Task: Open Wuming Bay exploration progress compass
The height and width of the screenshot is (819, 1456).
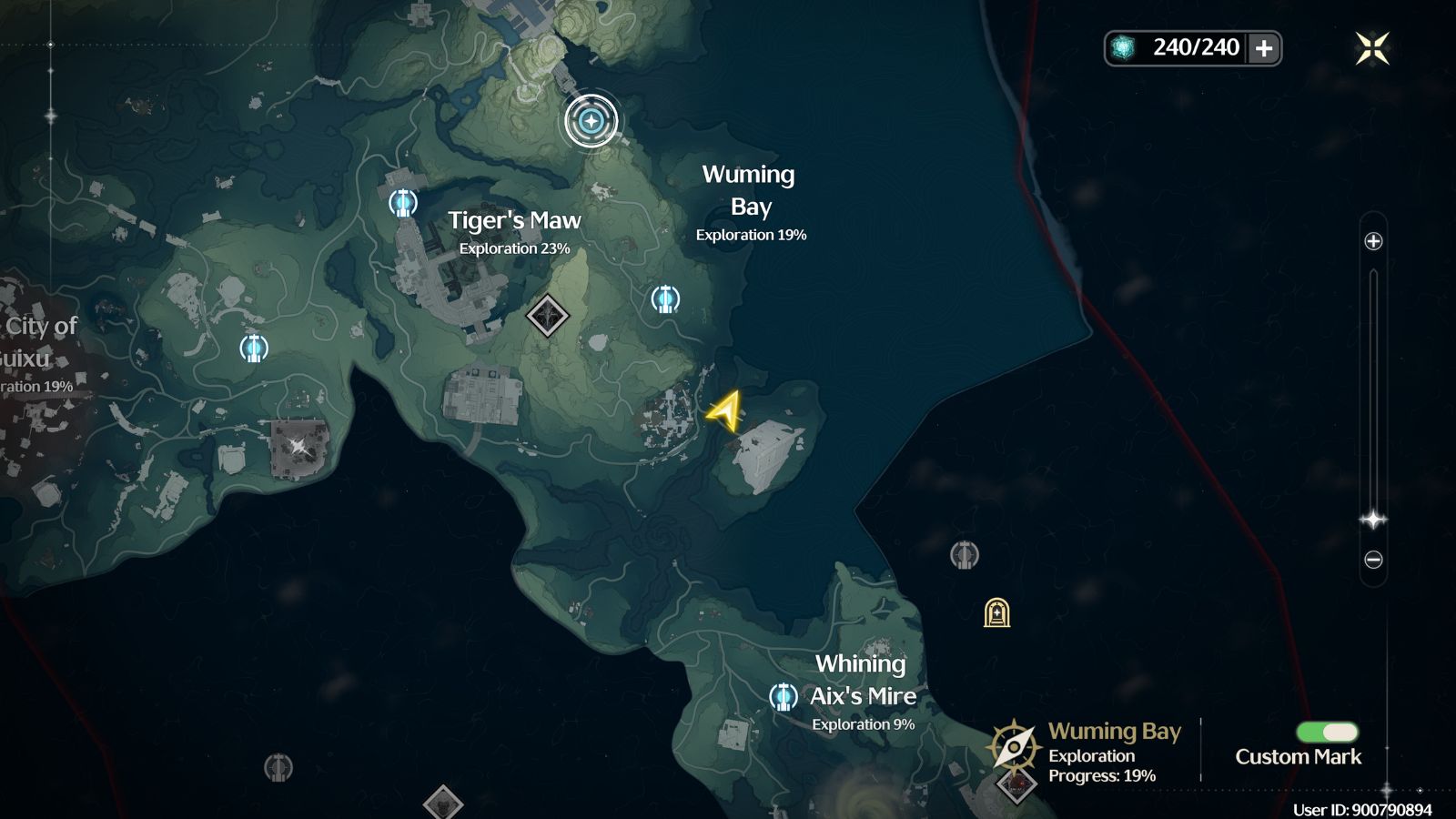Action: 1013,748
